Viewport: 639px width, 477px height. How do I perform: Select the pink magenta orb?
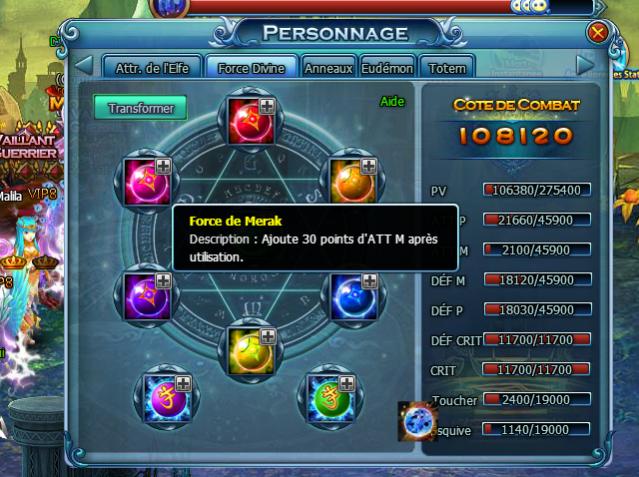[149, 179]
